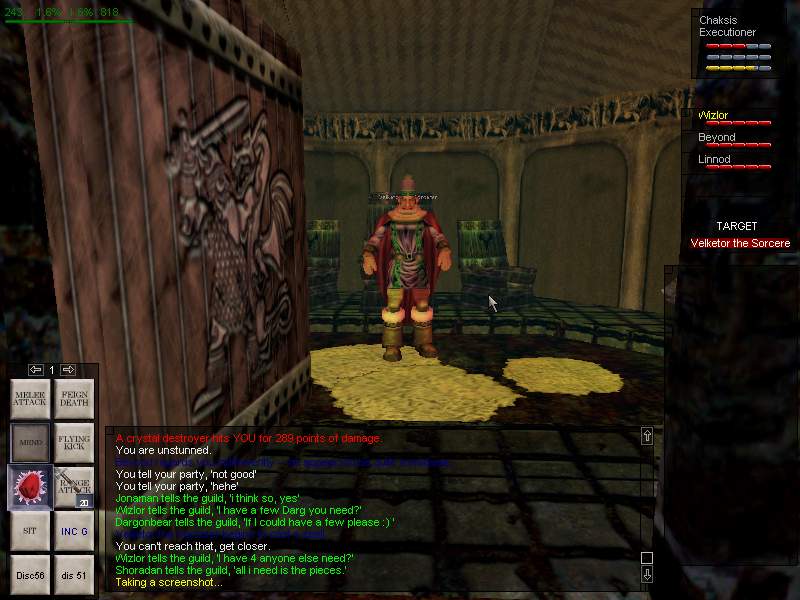This screenshot has height=600, width=800.
Task: Click the chat window's down arrow
Action: (x=647, y=575)
